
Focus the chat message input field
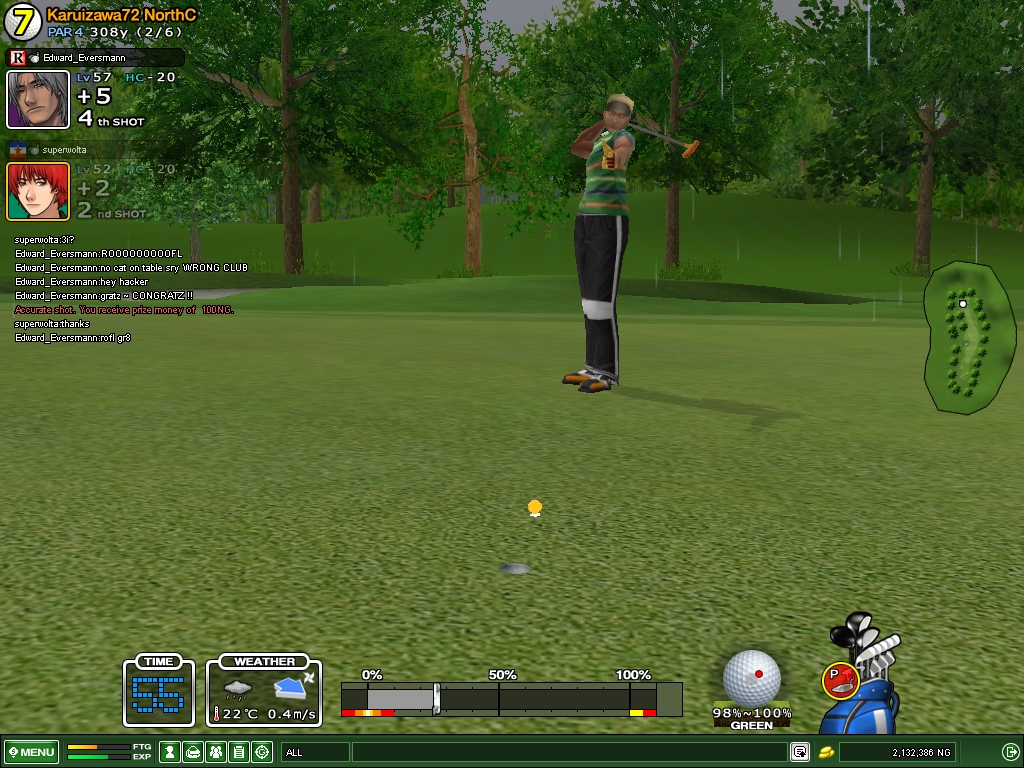(568, 752)
